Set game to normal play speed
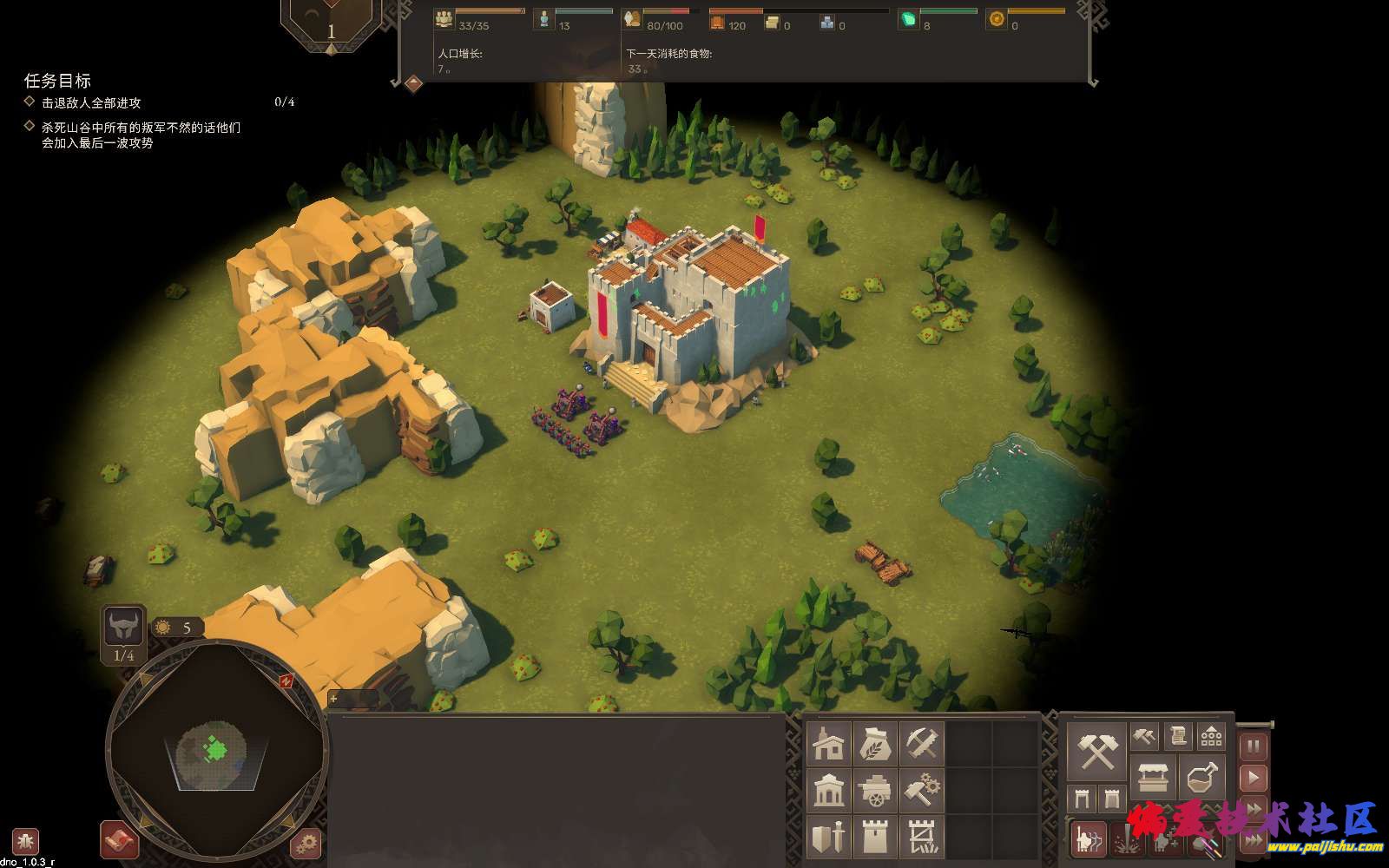1389x868 pixels. tap(1253, 778)
